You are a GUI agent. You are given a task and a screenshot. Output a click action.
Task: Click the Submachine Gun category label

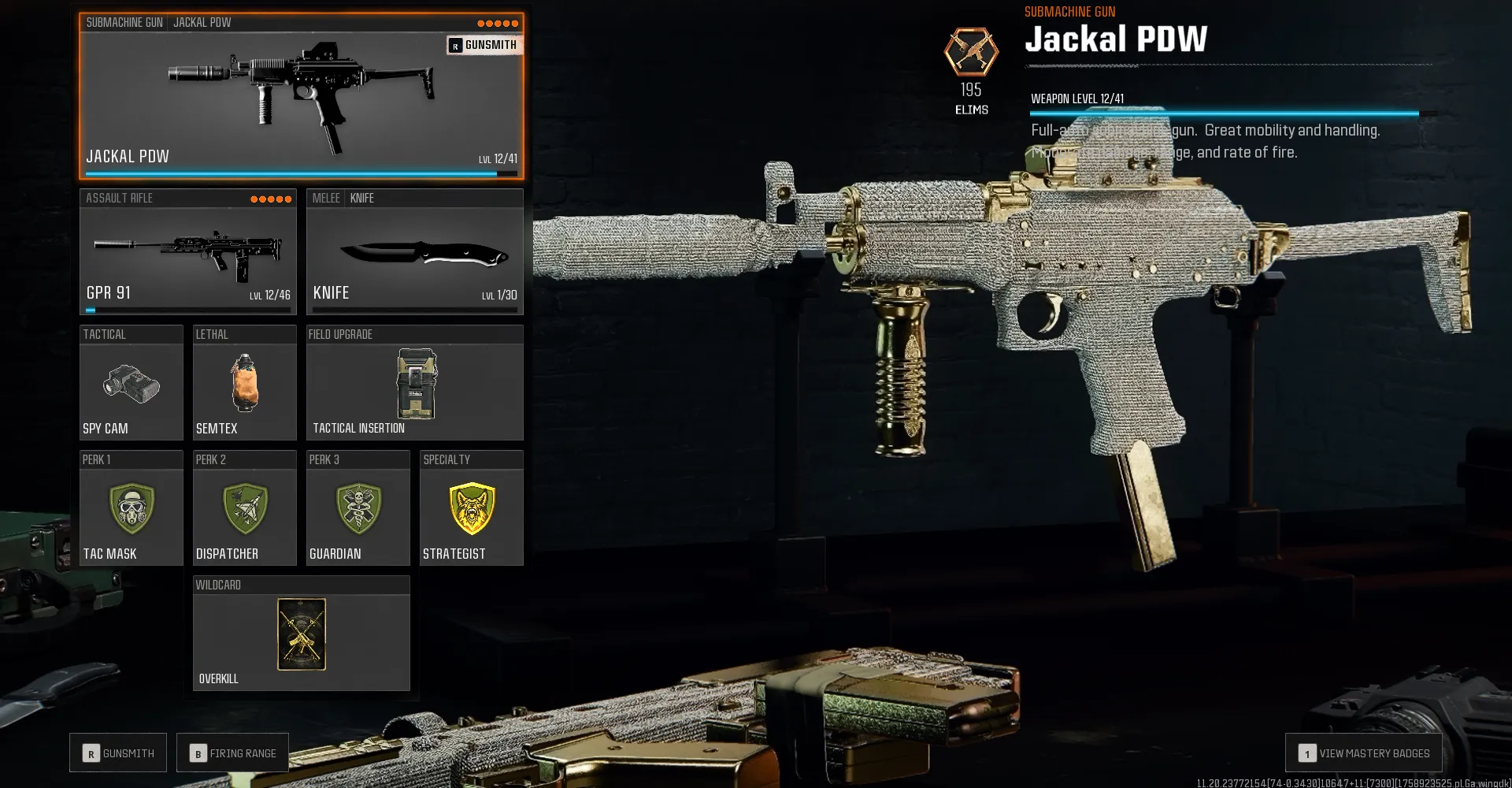click(124, 22)
